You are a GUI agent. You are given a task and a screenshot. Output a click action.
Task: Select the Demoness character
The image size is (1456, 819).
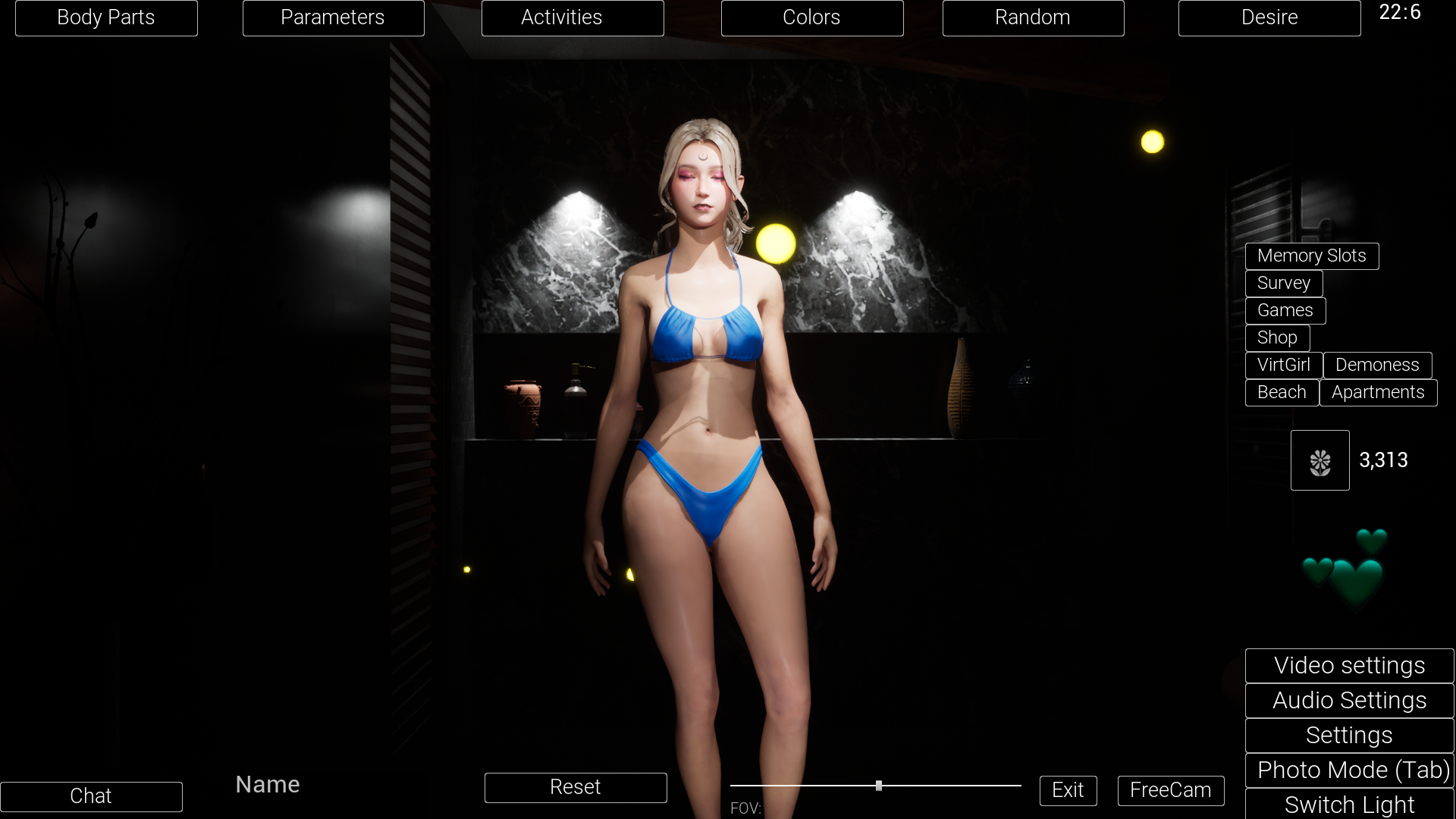click(1378, 365)
